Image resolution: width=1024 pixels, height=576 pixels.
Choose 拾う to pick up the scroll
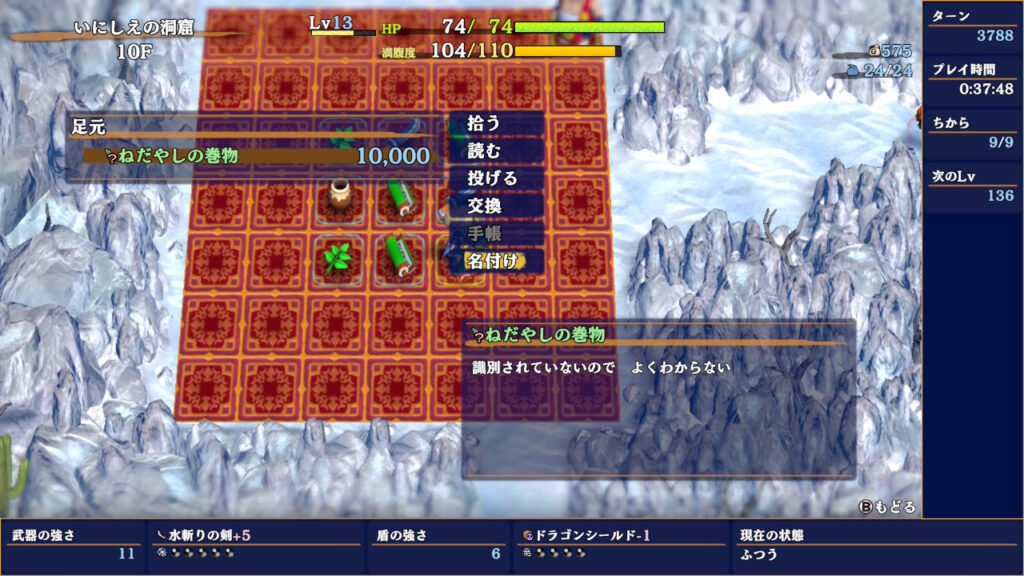[x=496, y=123]
